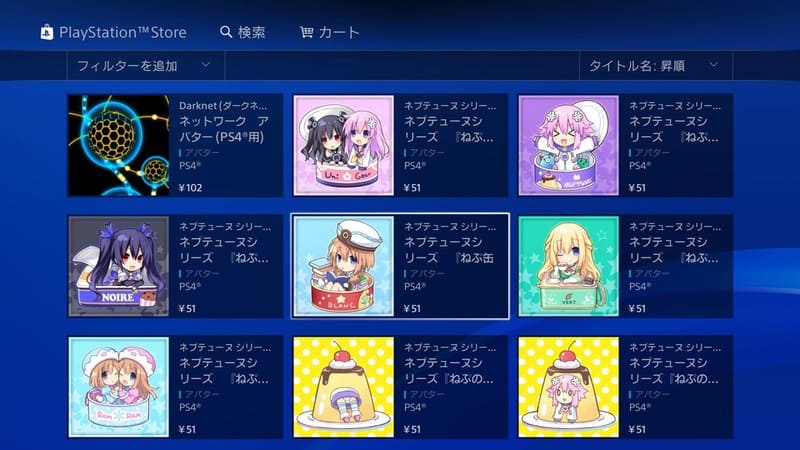
Task: Choose the Uni and Gear avatar tile
Action: [x=400, y=145]
